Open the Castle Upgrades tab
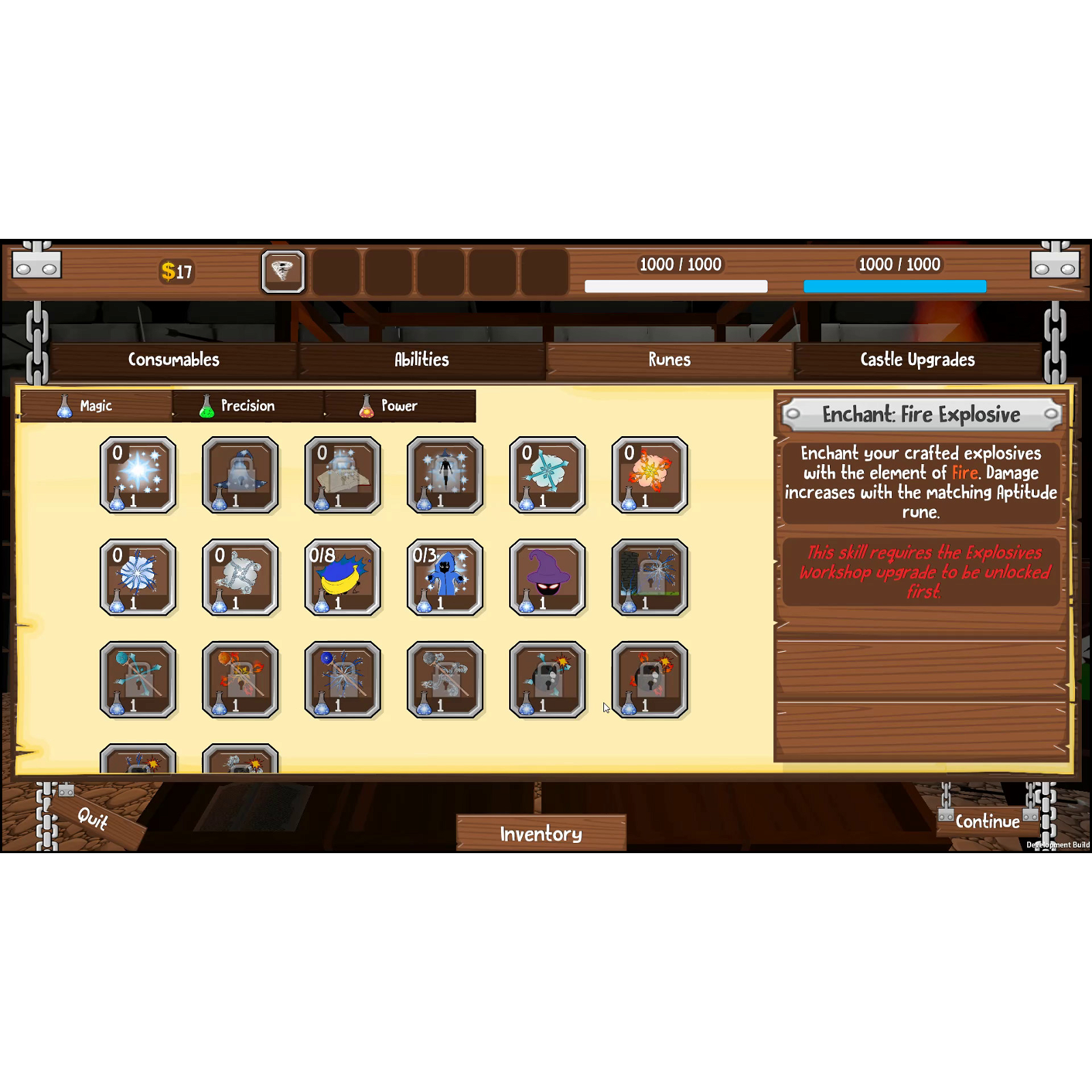 click(x=917, y=360)
